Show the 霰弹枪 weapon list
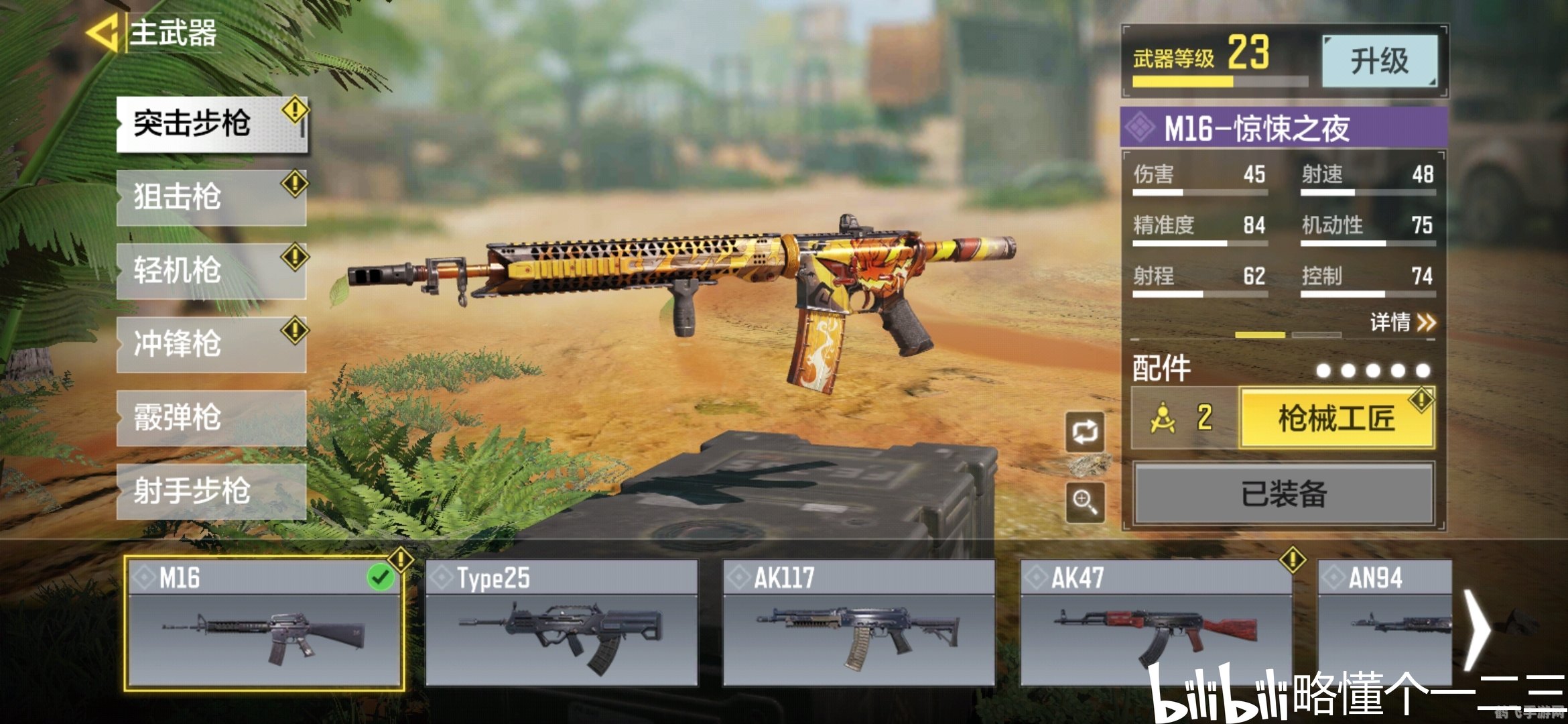 tap(210, 418)
